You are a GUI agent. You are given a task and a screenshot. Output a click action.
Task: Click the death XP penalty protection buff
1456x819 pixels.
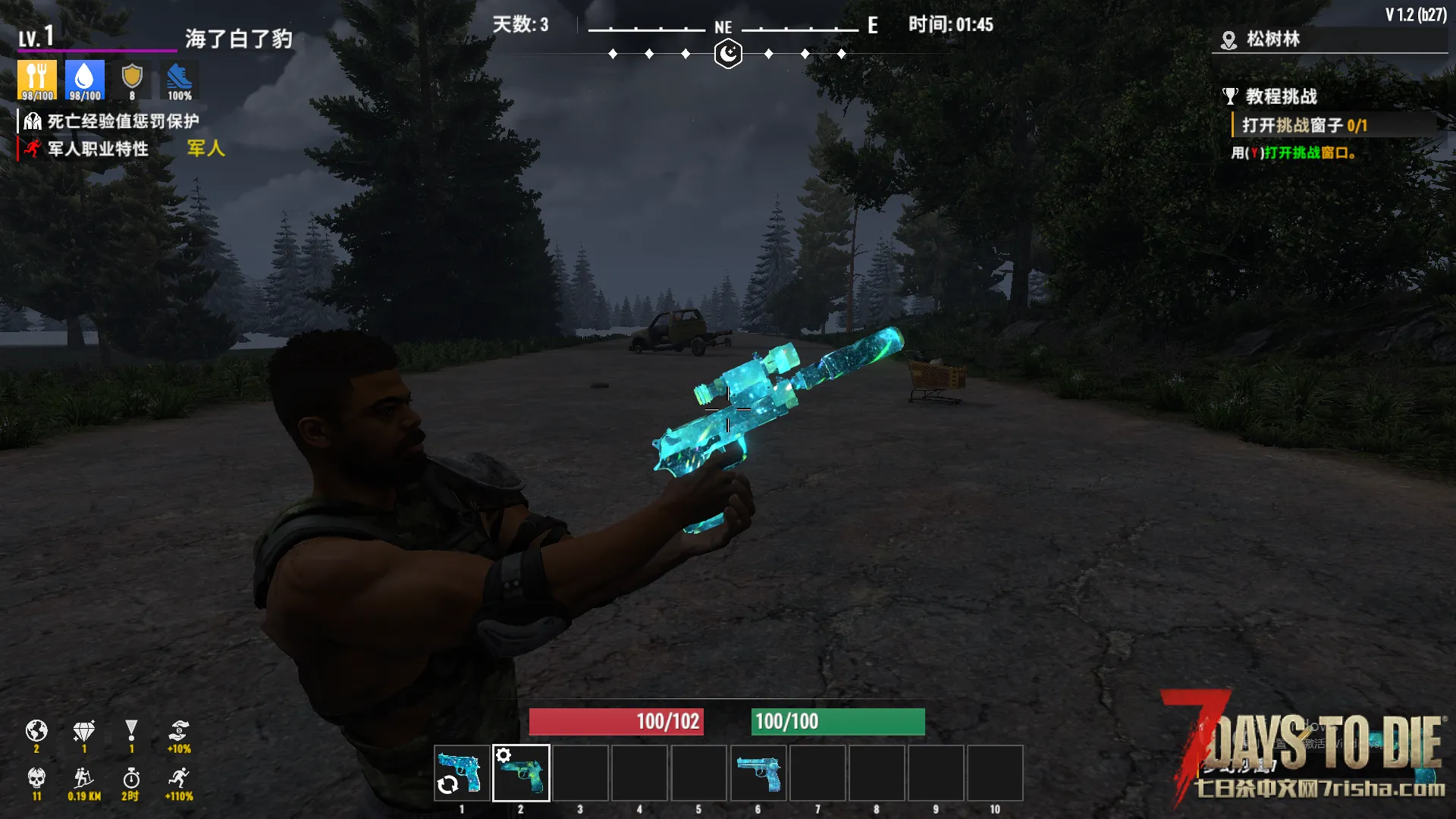111,121
